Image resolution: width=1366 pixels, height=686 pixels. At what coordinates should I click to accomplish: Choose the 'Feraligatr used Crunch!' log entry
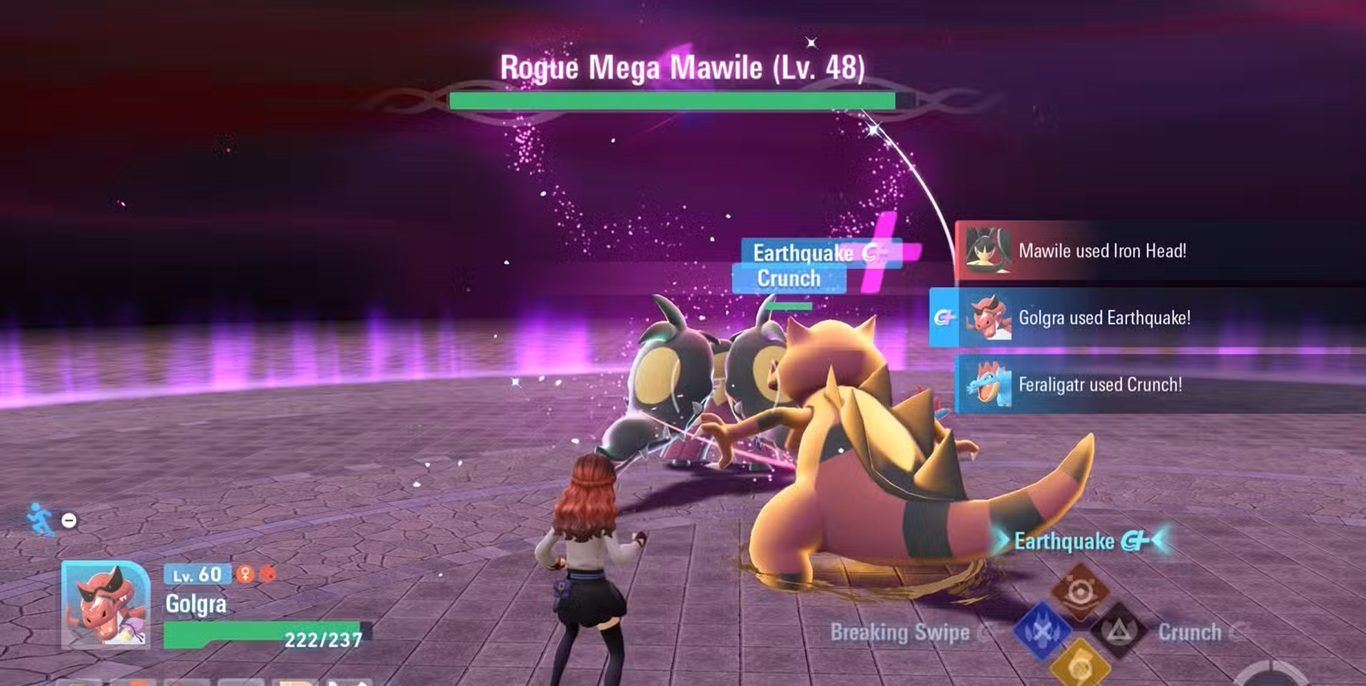point(1100,385)
